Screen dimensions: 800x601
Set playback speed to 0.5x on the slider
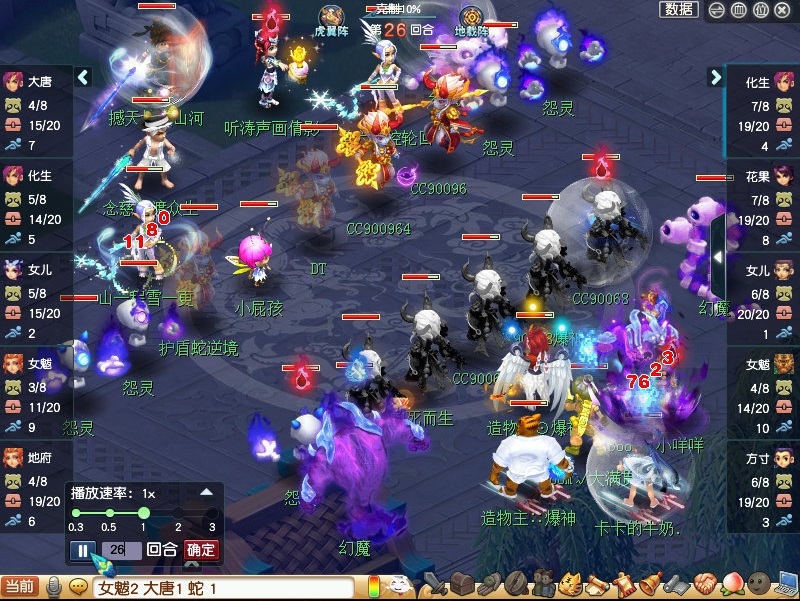coord(108,513)
